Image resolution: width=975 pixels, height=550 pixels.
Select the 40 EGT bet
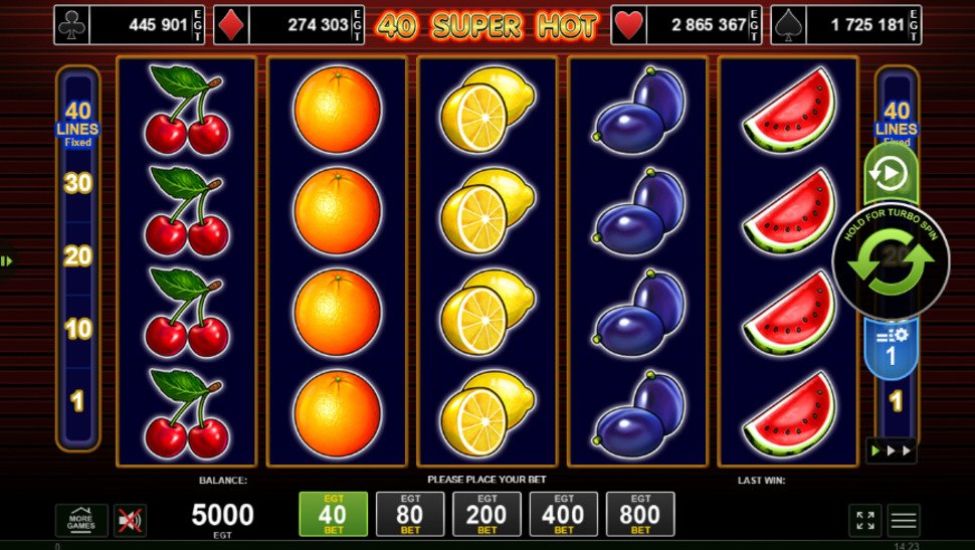(x=333, y=514)
